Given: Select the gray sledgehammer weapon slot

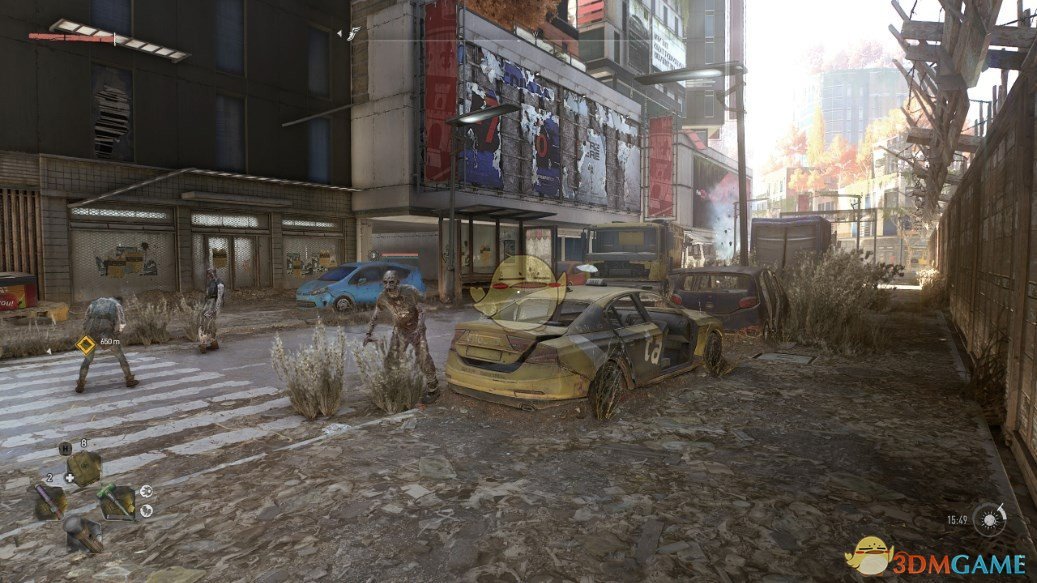Looking at the screenshot, I should point(83,532).
